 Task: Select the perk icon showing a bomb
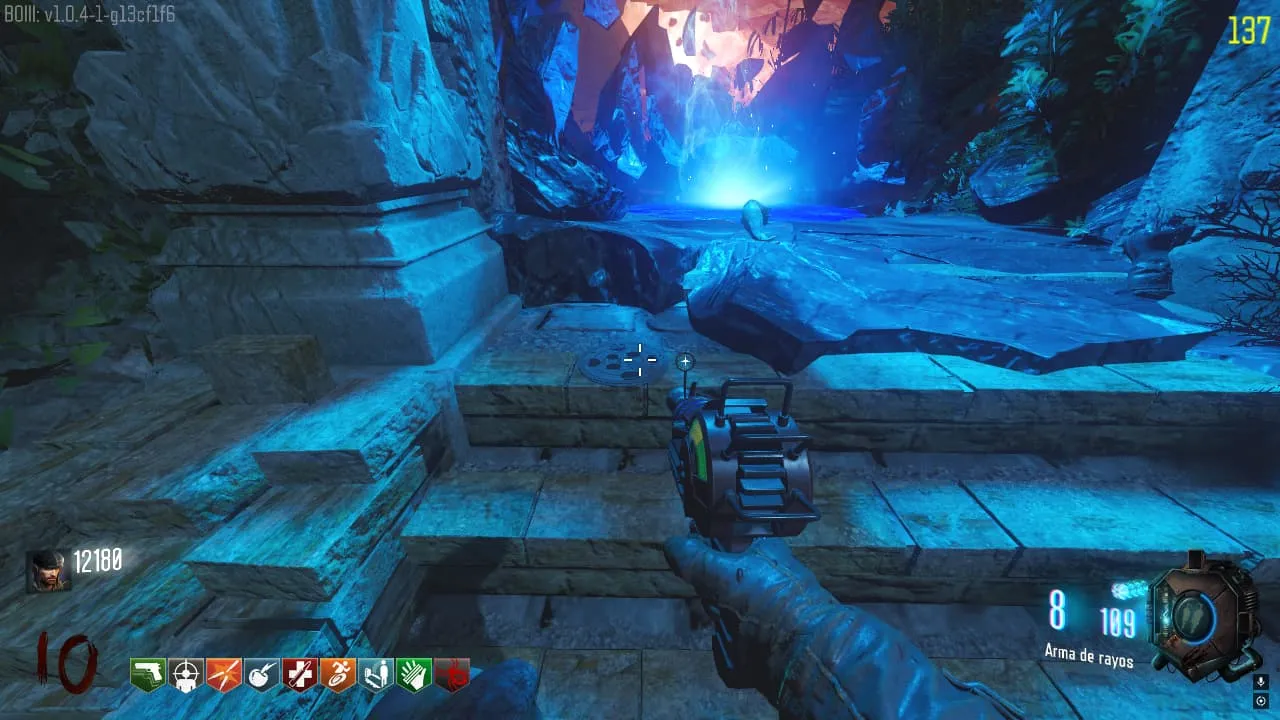coord(262,675)
